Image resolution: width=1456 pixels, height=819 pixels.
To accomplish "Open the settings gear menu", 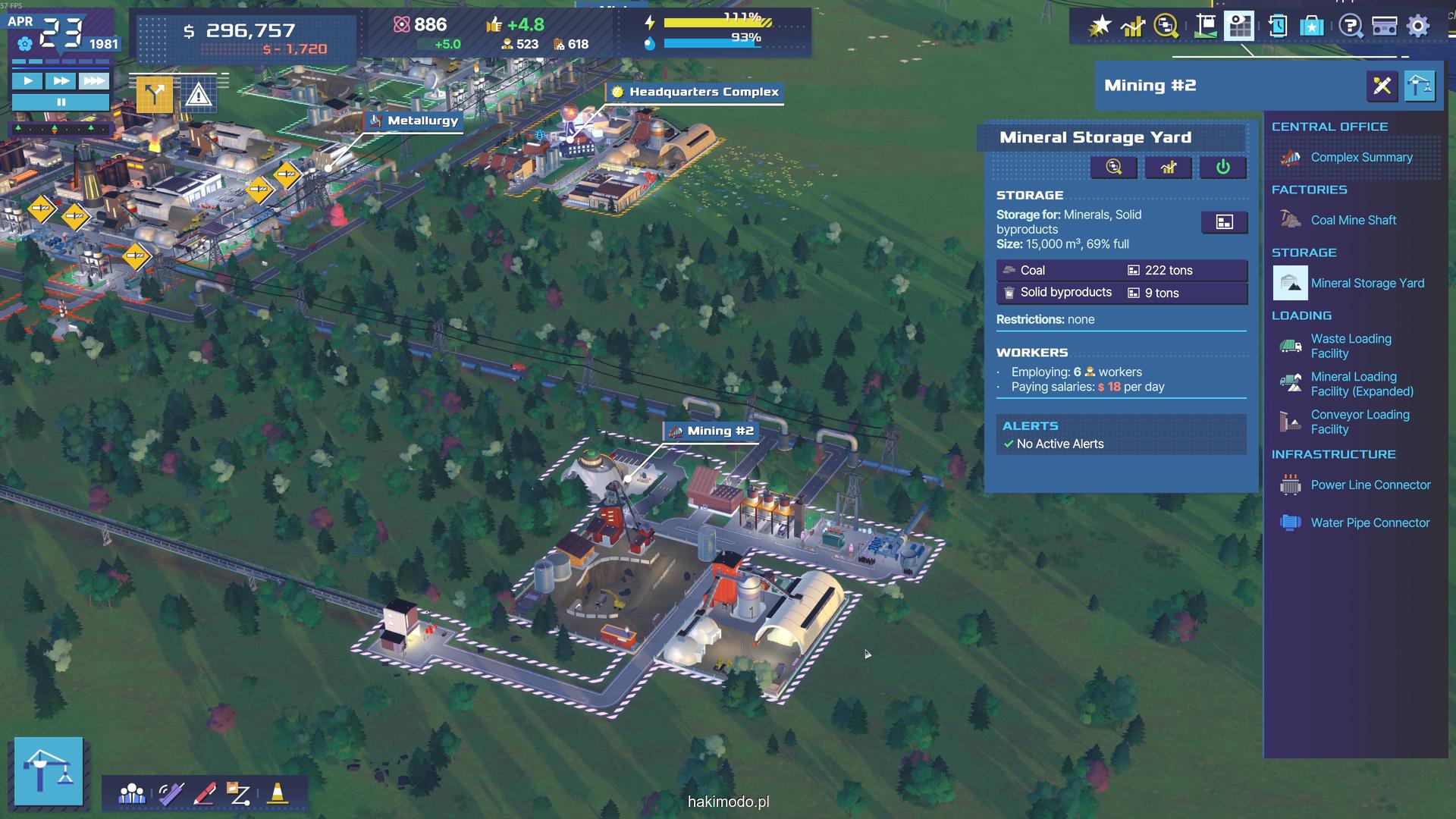I will pyautogui.click(x=1418, y=27).
